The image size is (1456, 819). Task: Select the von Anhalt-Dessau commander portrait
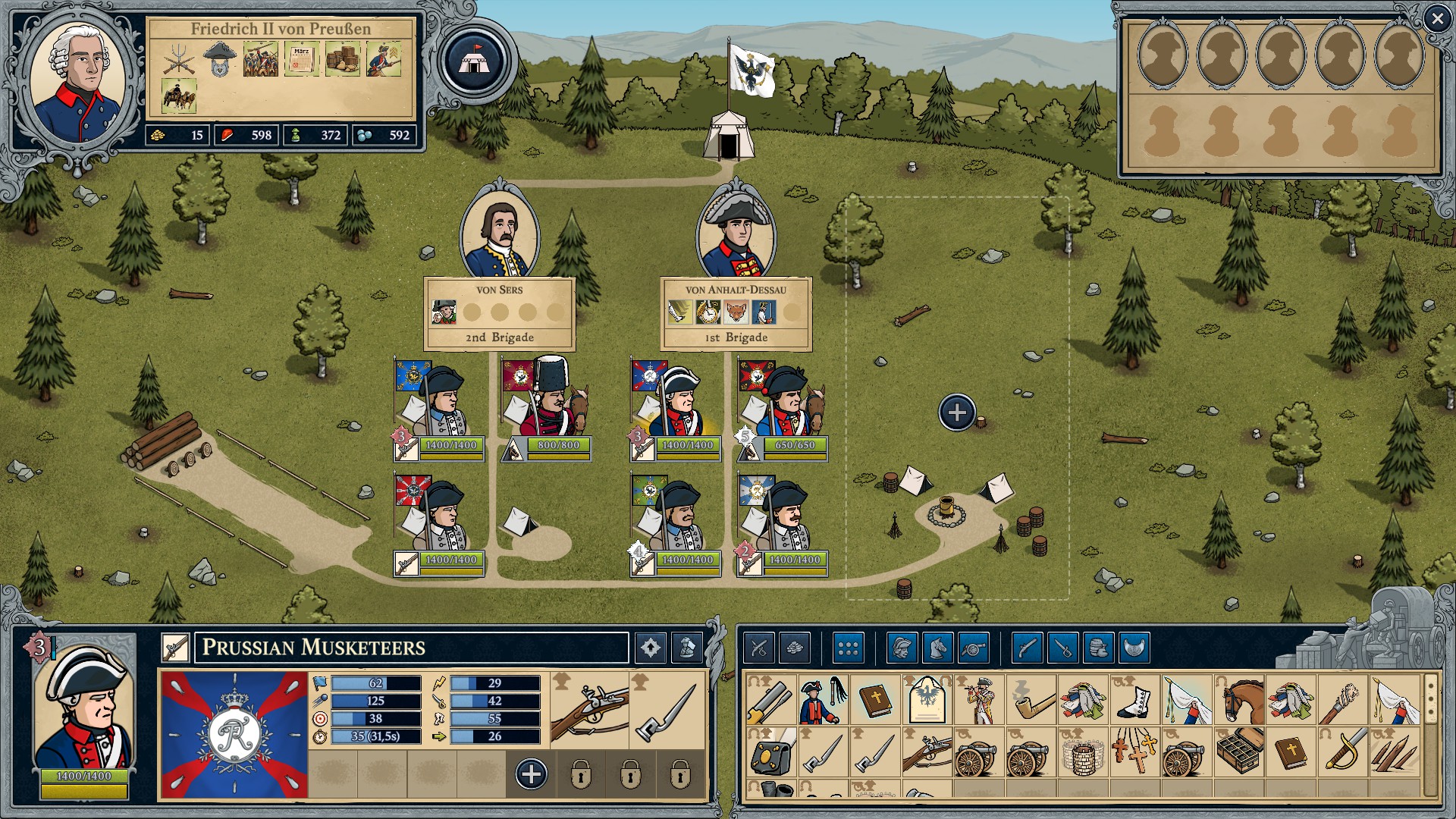(x=736, y=235)
